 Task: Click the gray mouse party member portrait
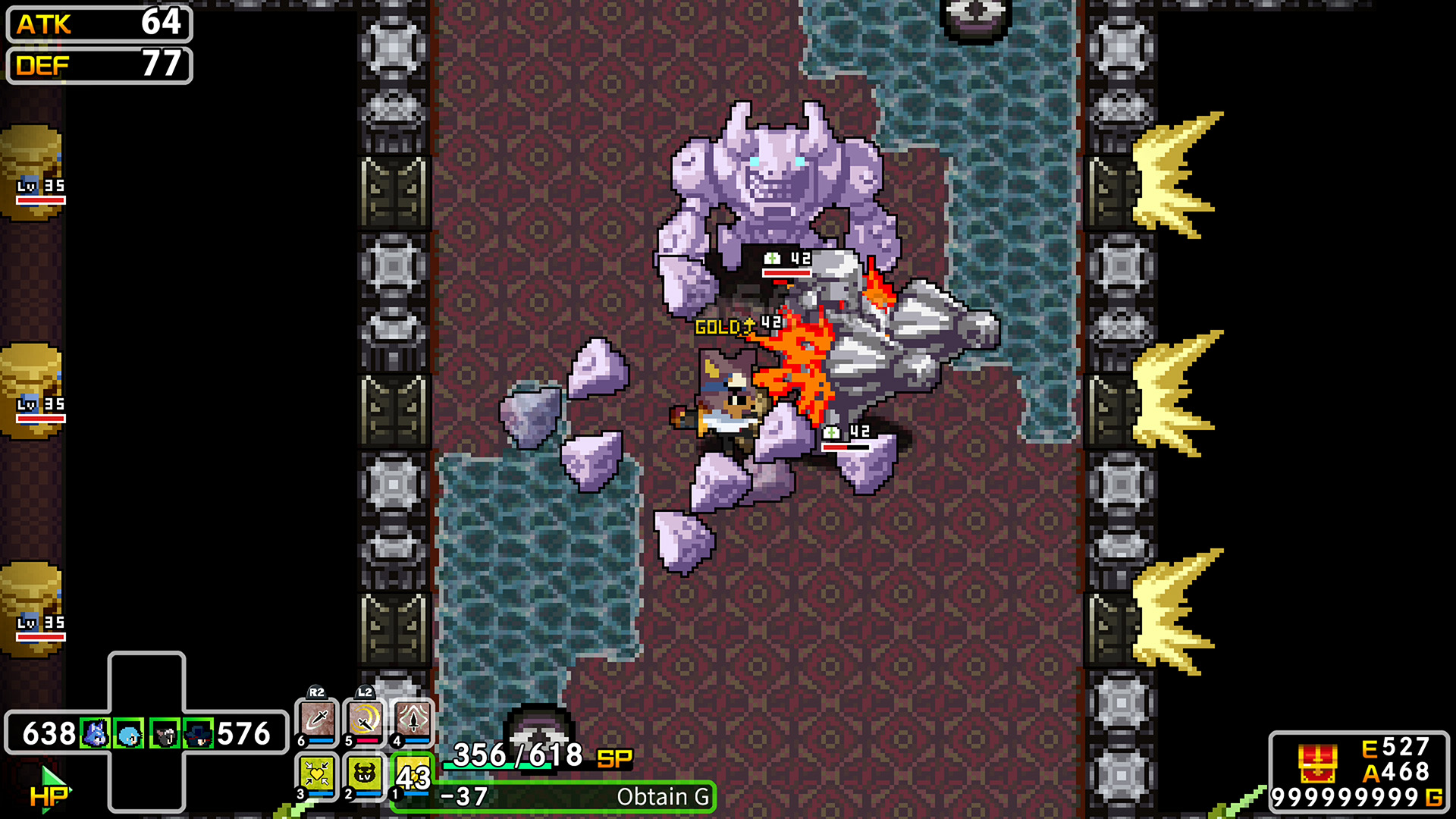[x=165, y=735]
